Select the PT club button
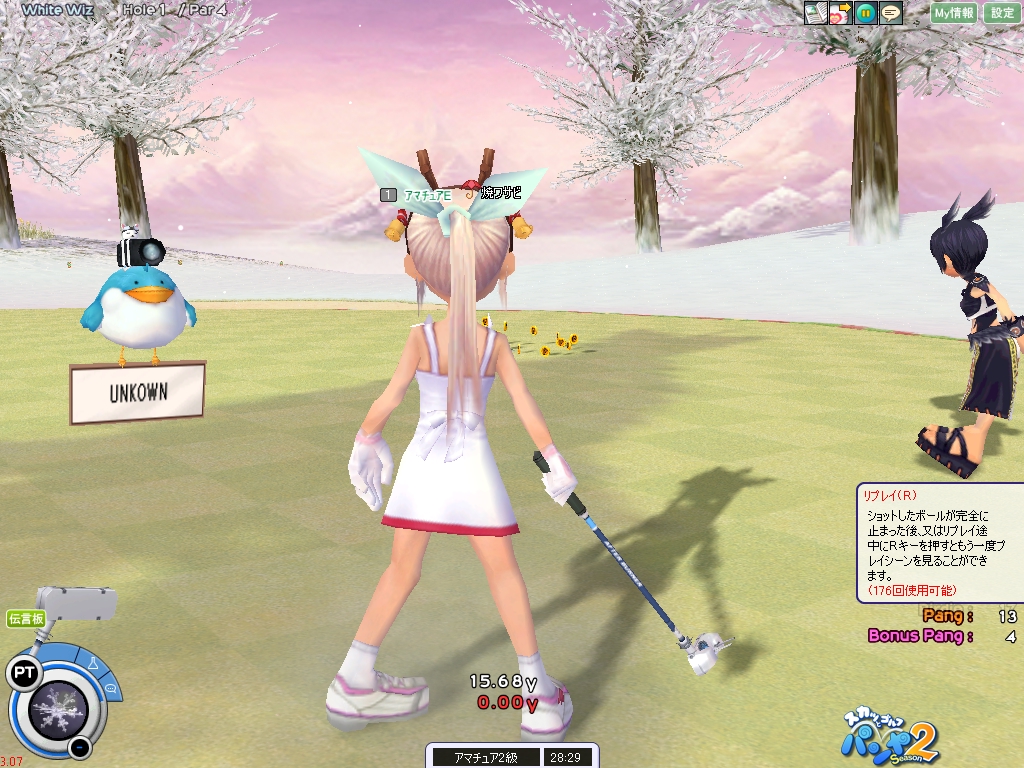Viewport: 1024px width, 768px height. [23, 673]
